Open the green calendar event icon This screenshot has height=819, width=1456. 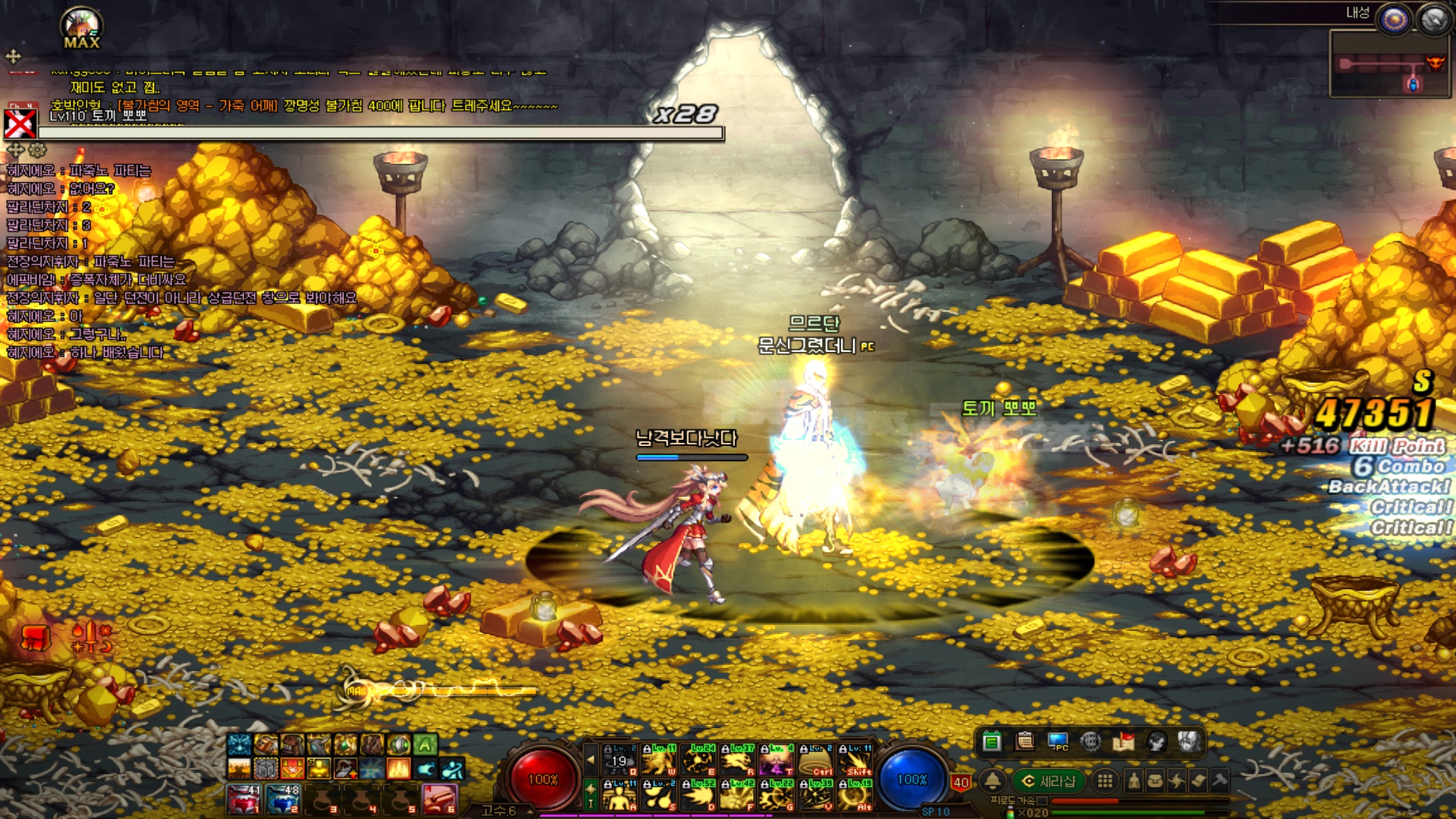pos(991,741)
